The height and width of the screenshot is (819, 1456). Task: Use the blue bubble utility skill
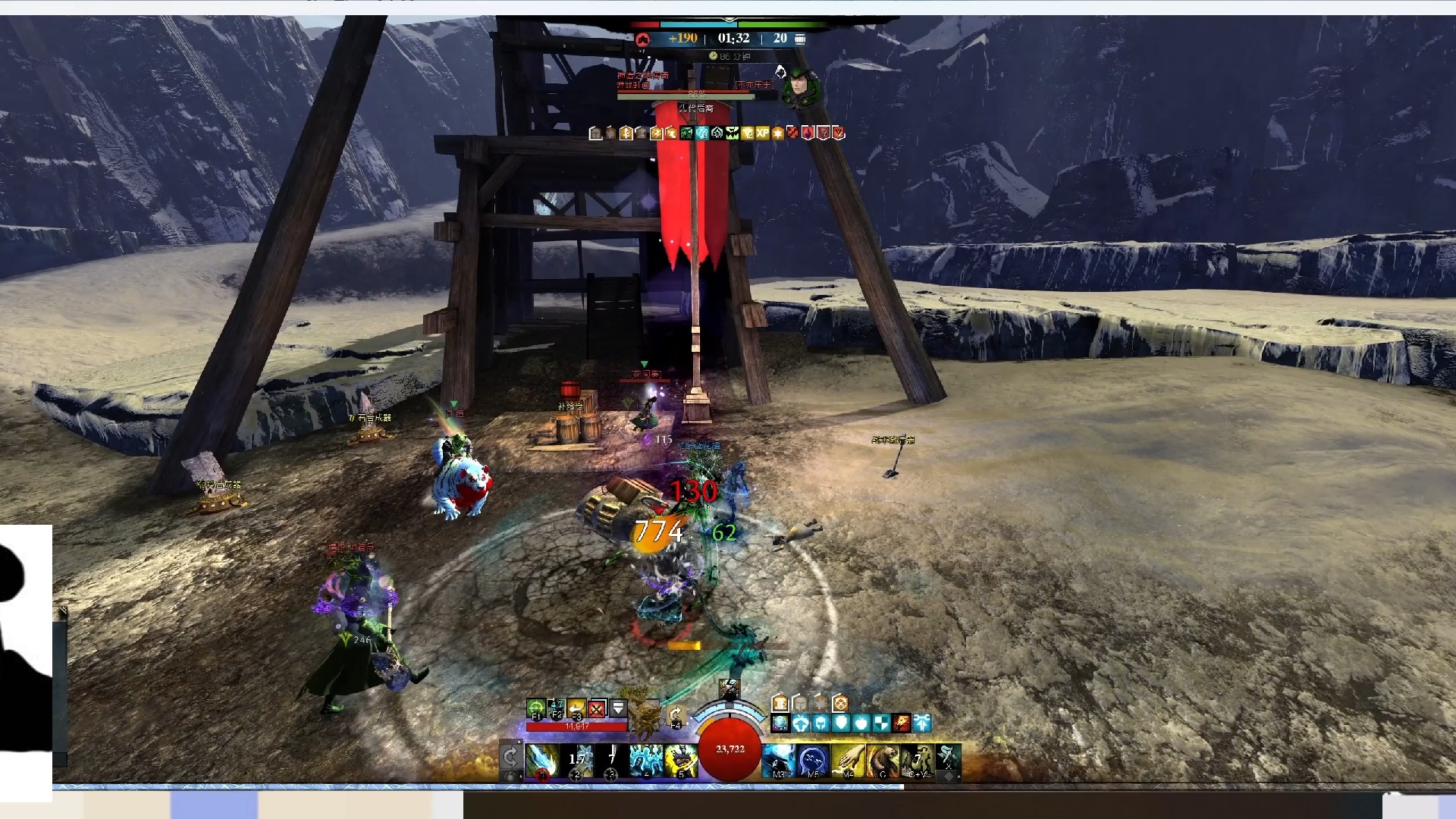[x=813, y=760]
